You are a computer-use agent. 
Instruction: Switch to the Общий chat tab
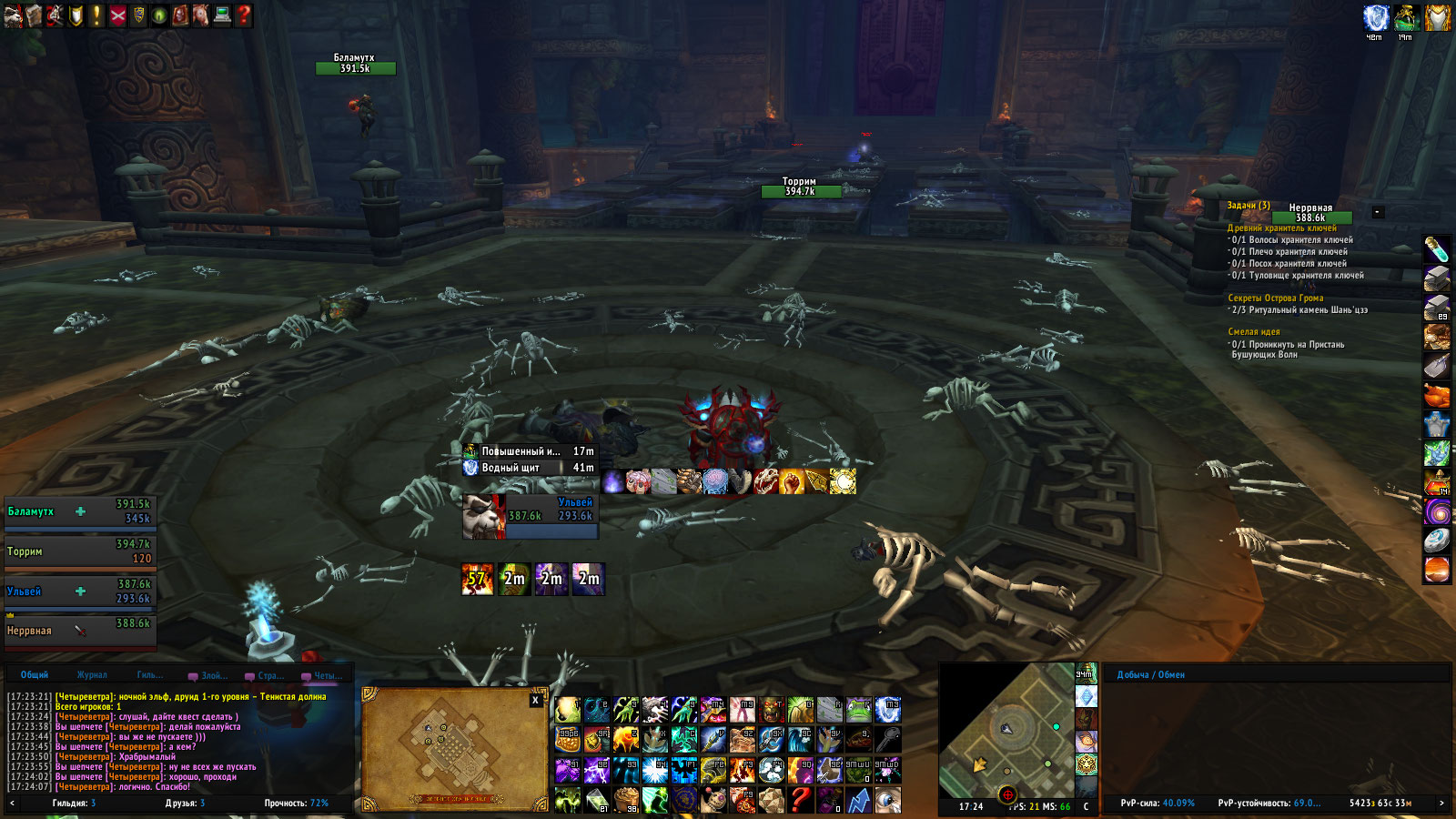point(35,675)
